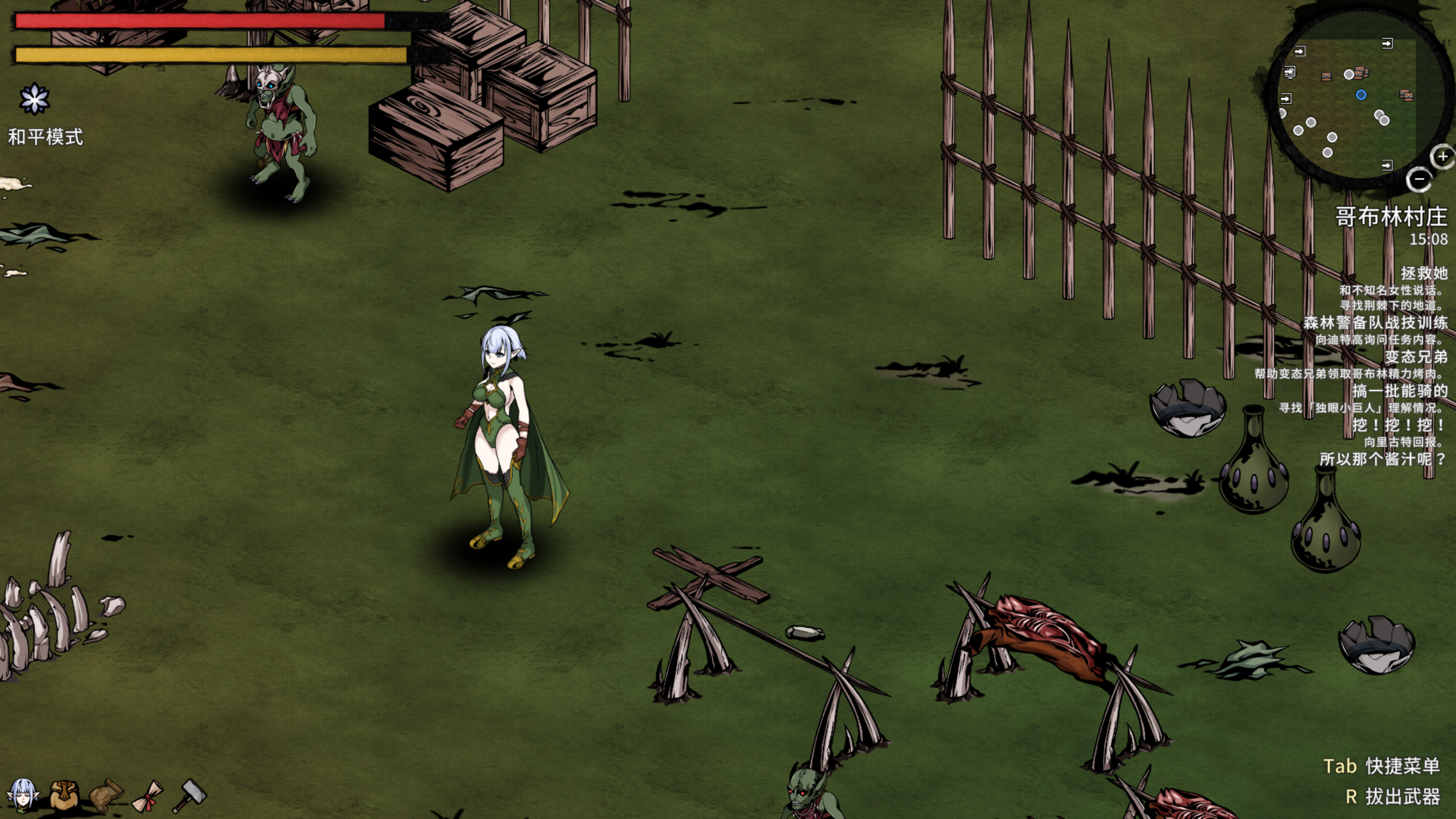Toggle the snowflake peace mode icon

coord(34,100)
